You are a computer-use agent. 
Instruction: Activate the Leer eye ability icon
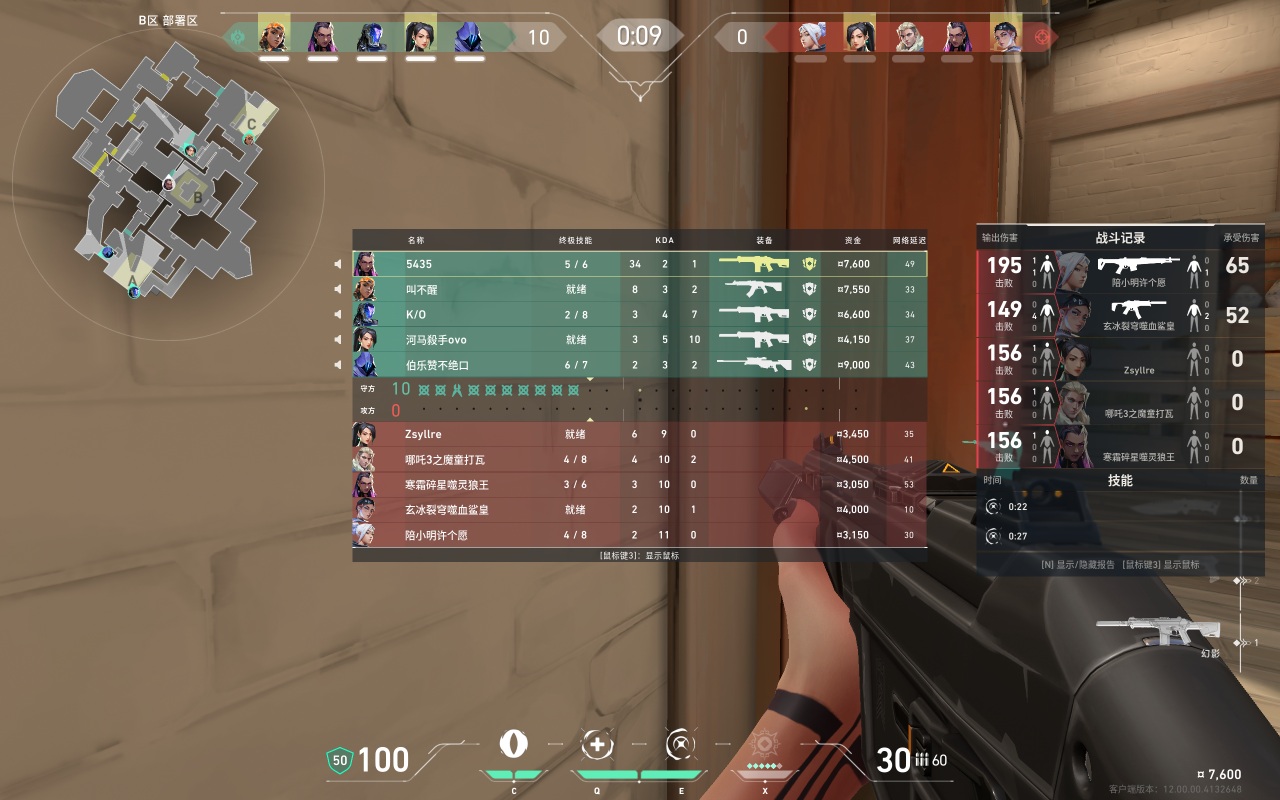(514, 744)
